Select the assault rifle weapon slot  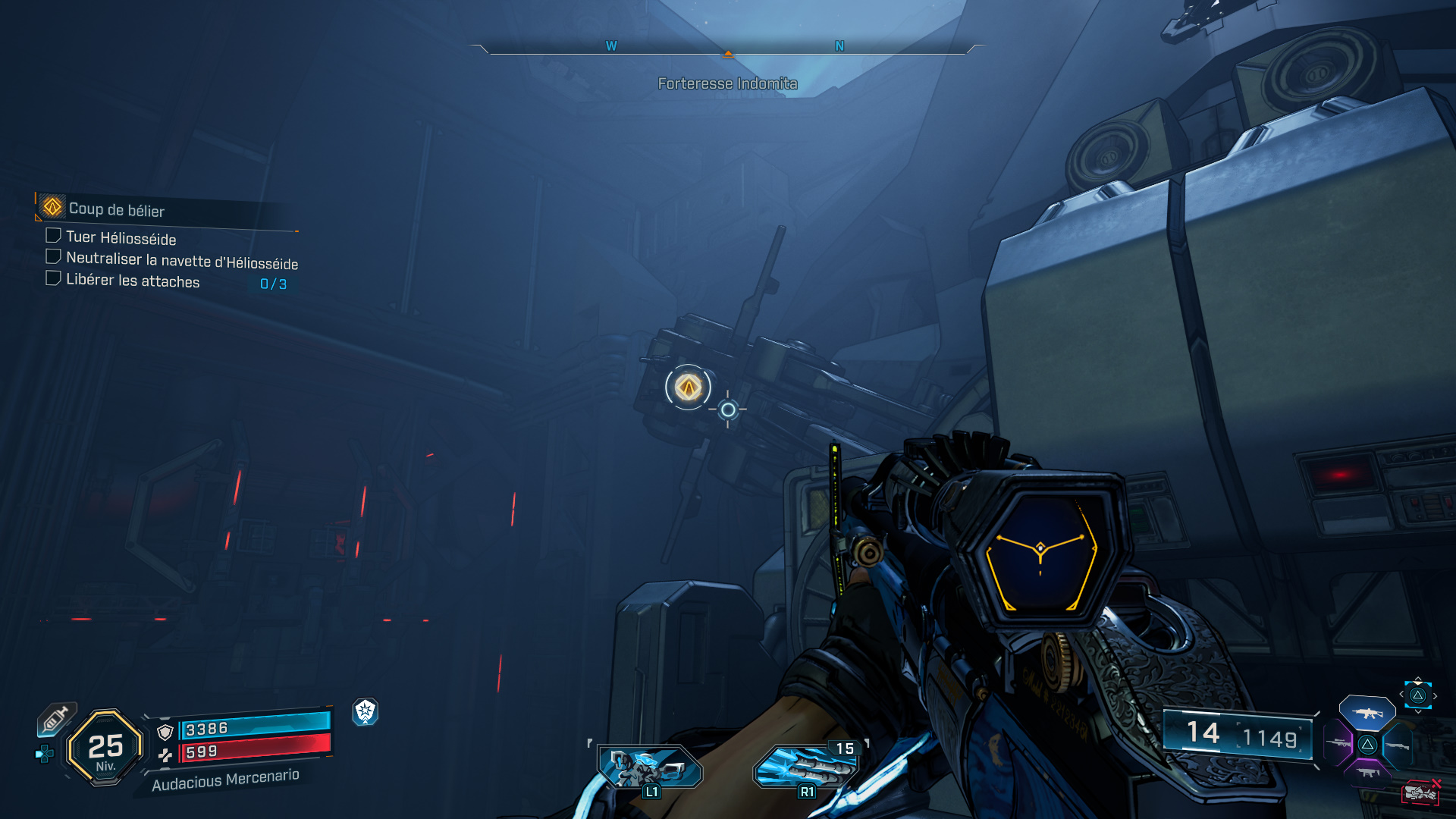(1367, 713)
